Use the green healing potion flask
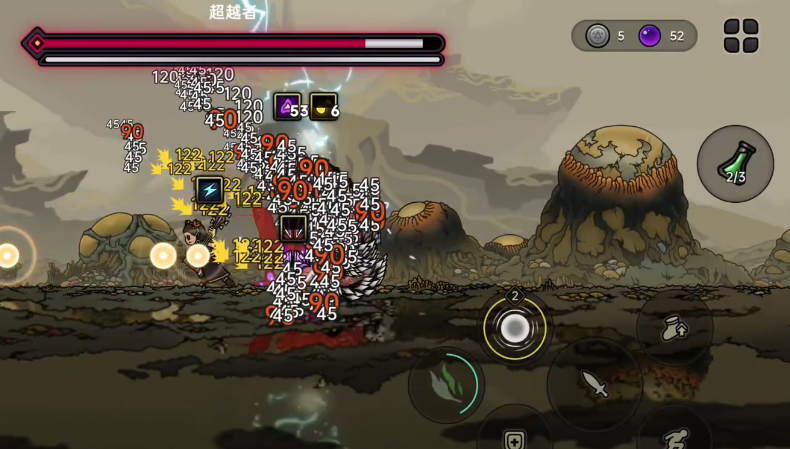Image resolution: width=790 pixels, height=449 pixels. coord(735,163)
